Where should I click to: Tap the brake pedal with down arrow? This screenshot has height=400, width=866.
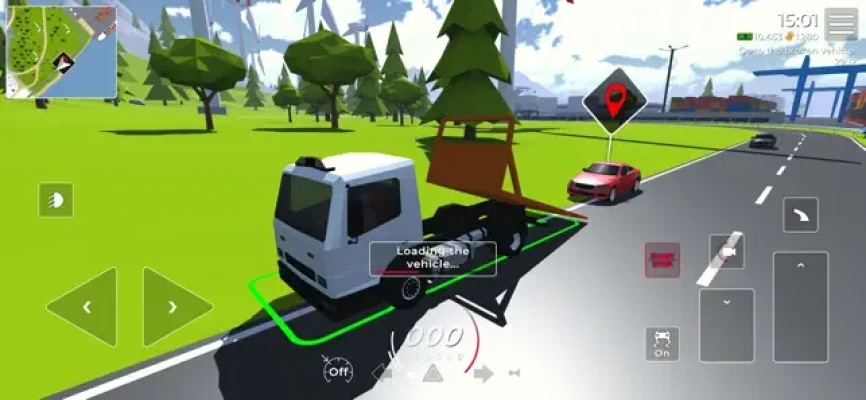click(x=726, y=325)
